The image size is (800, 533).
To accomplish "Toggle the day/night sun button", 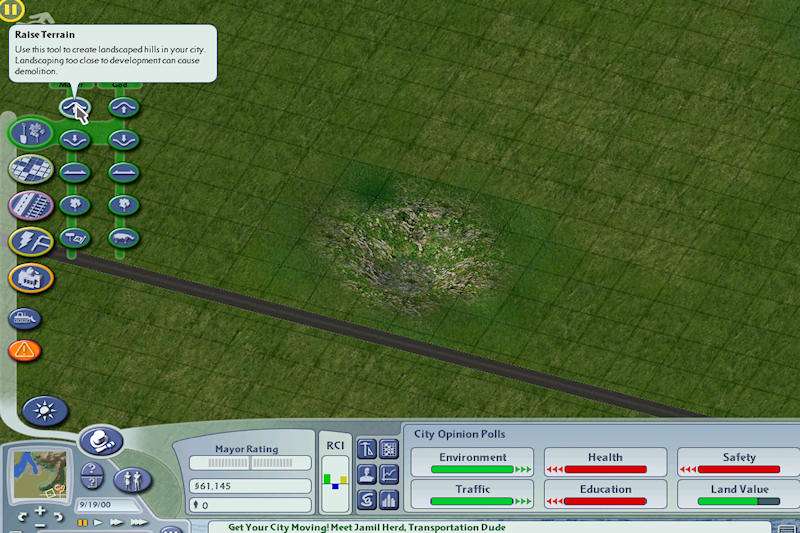I will pyautogui.click(x=44, y=410).
